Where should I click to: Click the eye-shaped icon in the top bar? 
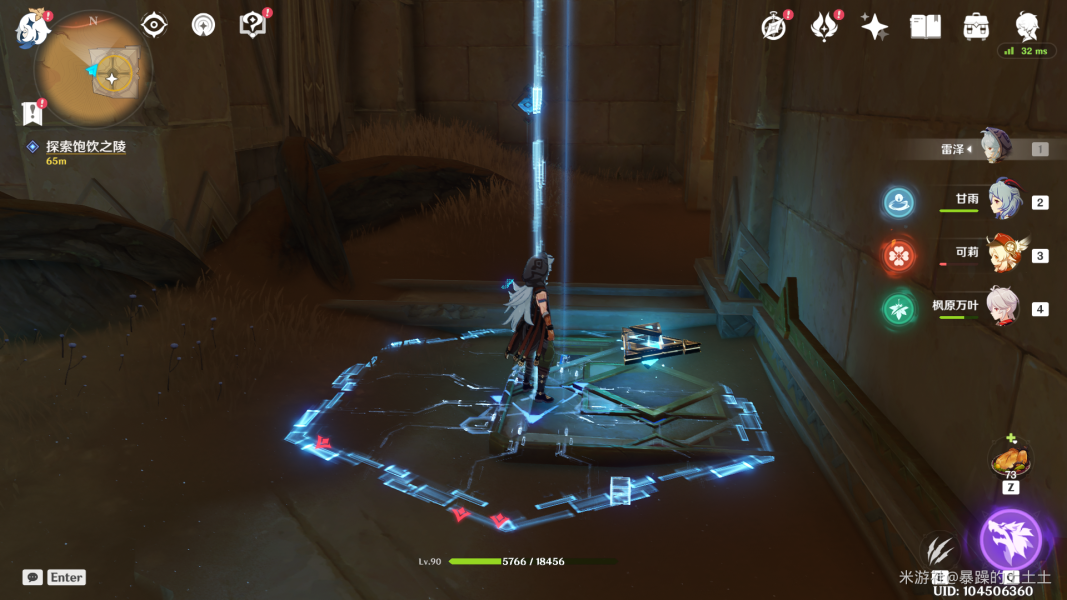pyautogui.click(x=154, y=25)
